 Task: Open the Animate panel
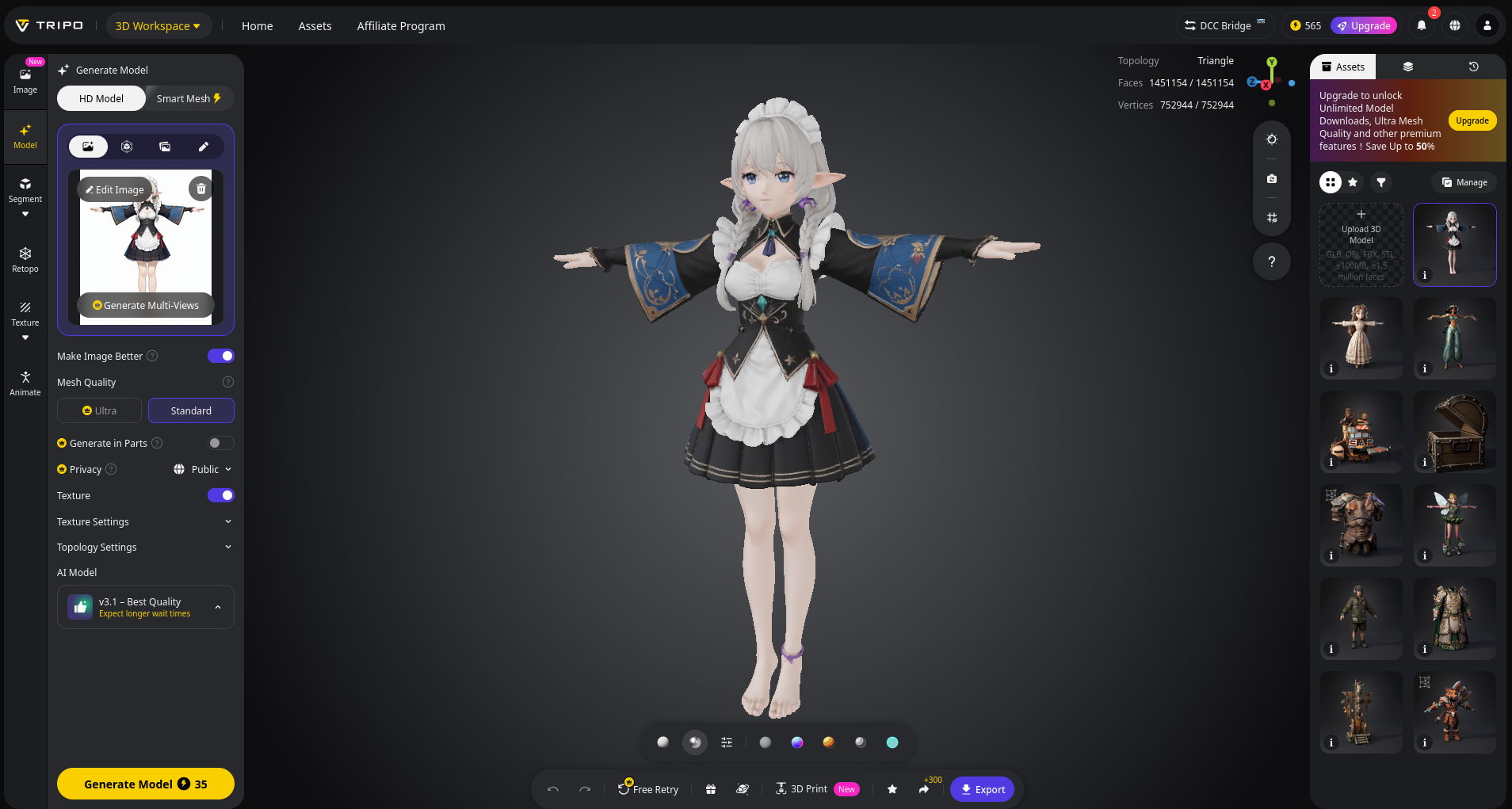click(25, 382)
